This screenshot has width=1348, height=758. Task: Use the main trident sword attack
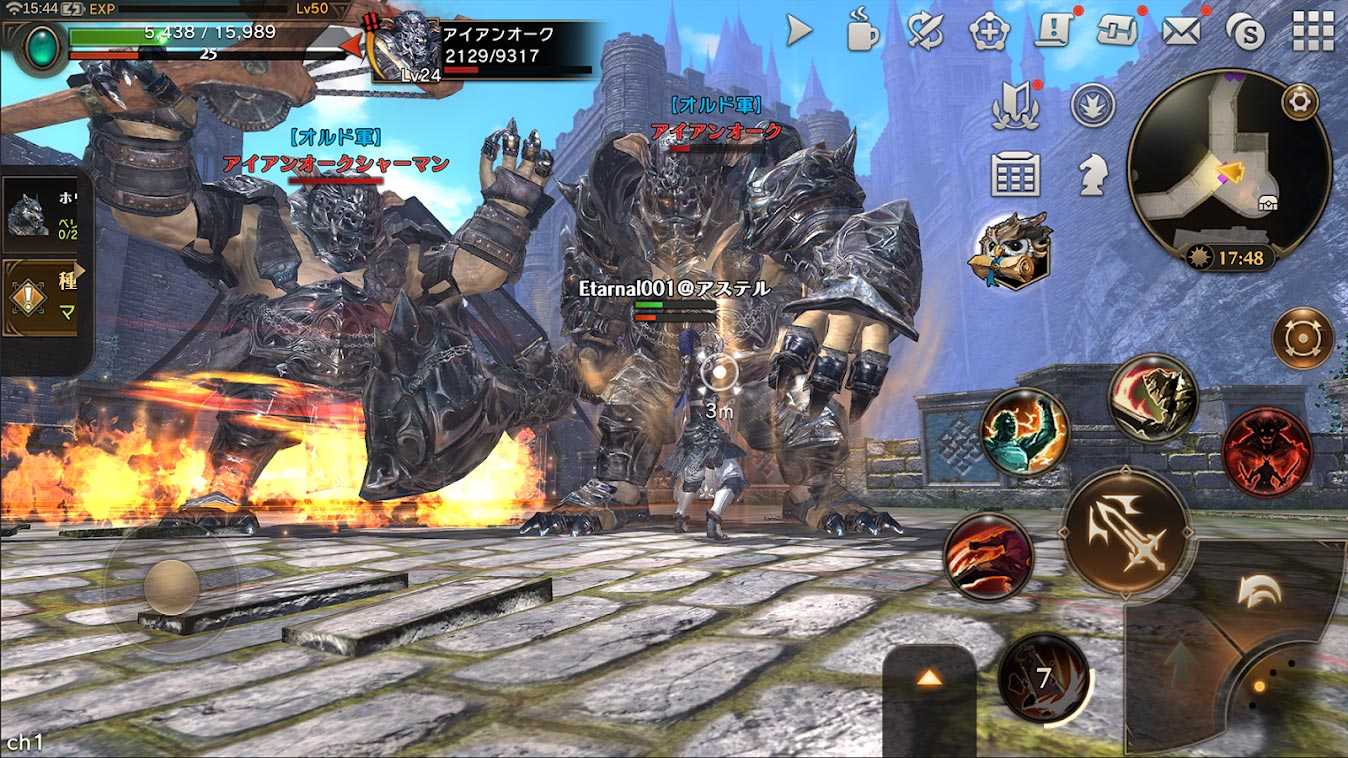(x=1126, y=533)
